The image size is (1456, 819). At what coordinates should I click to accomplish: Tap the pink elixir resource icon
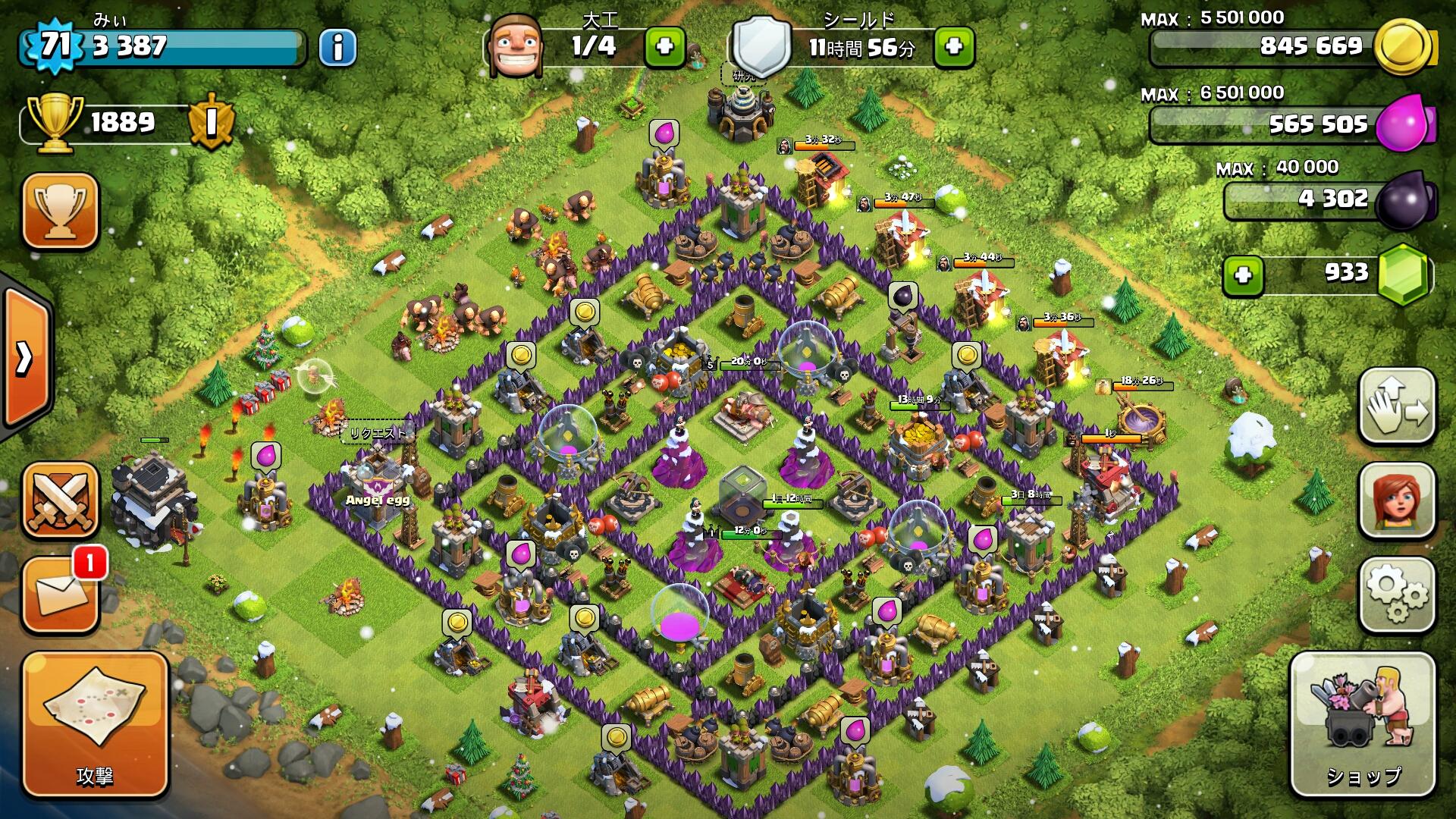pyautogui.click(x=1404, y=124)
